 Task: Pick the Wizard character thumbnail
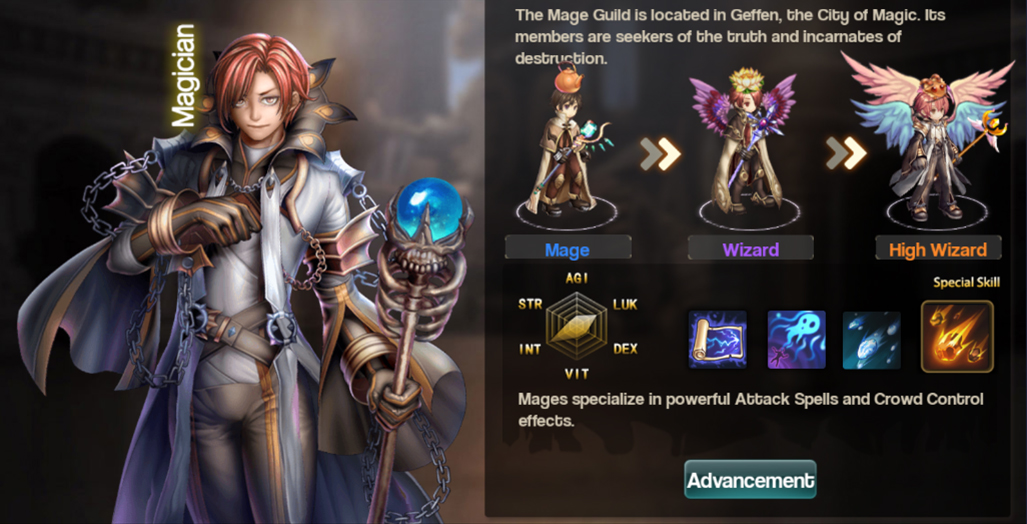[746, 145]
